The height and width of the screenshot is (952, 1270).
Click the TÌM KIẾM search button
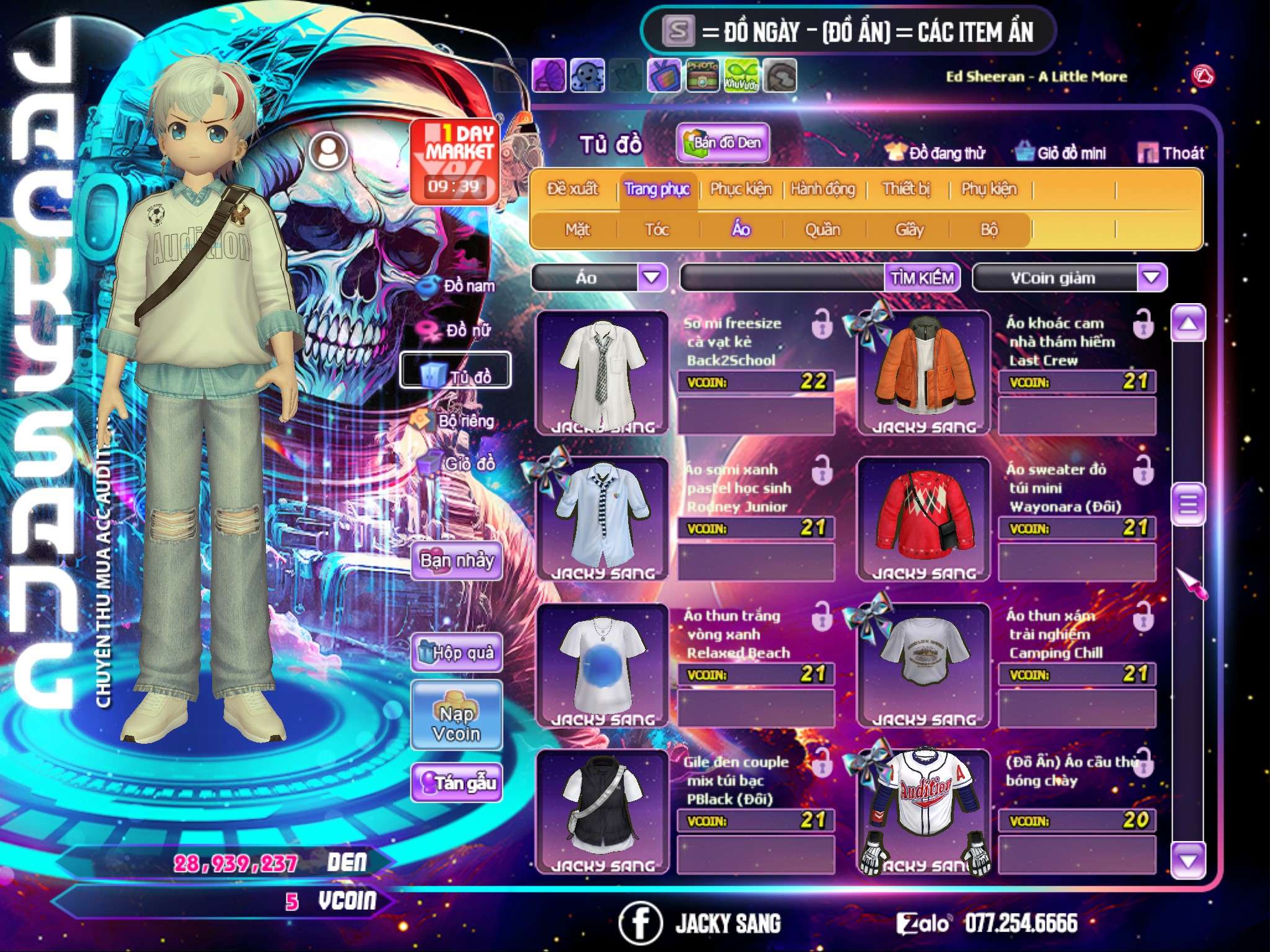pos(922,278)
